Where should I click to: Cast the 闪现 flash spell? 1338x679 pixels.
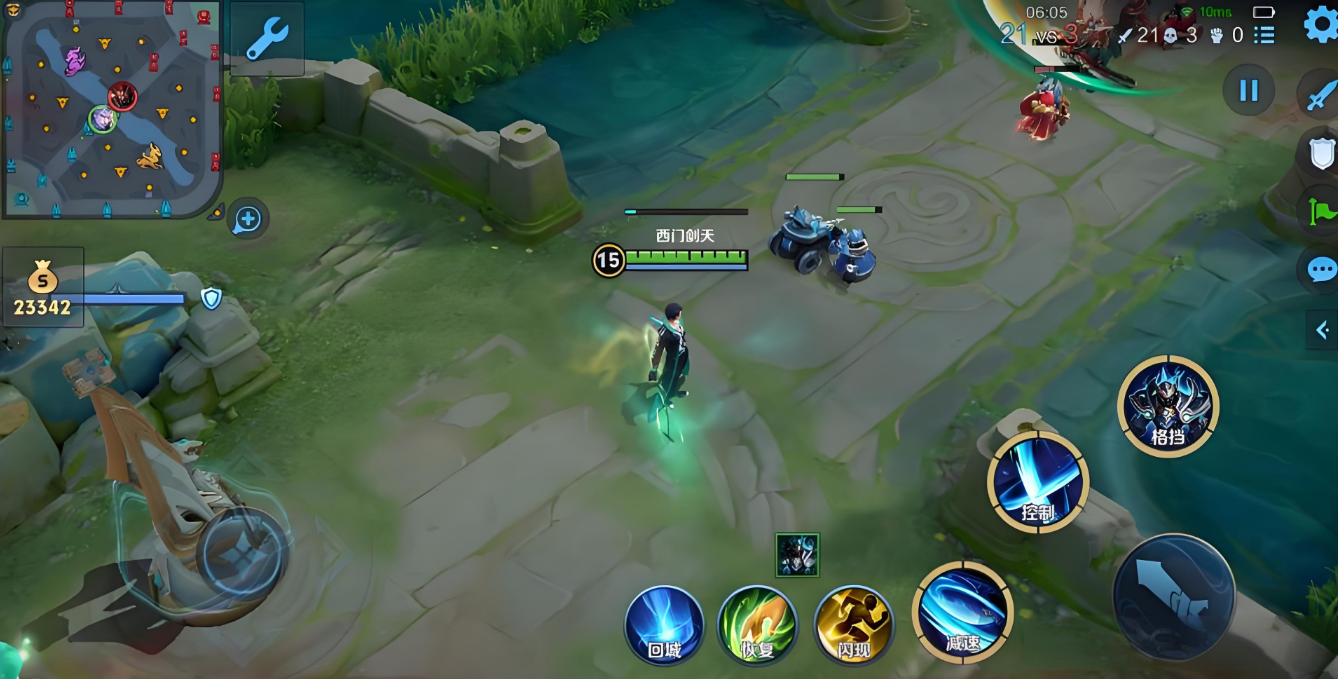[853, 626]
